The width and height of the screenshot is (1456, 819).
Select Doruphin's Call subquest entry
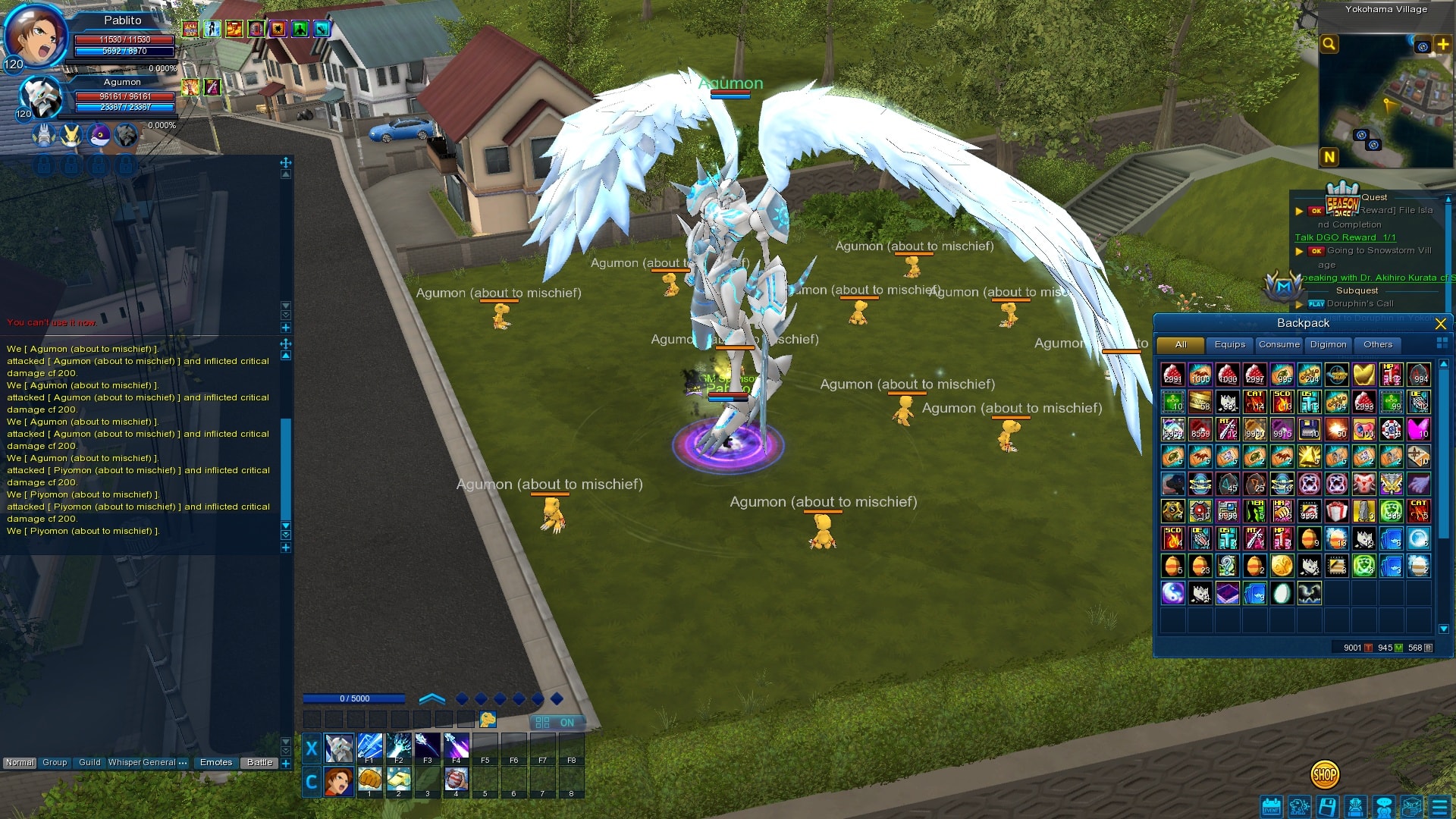[x=1360, y=304]
